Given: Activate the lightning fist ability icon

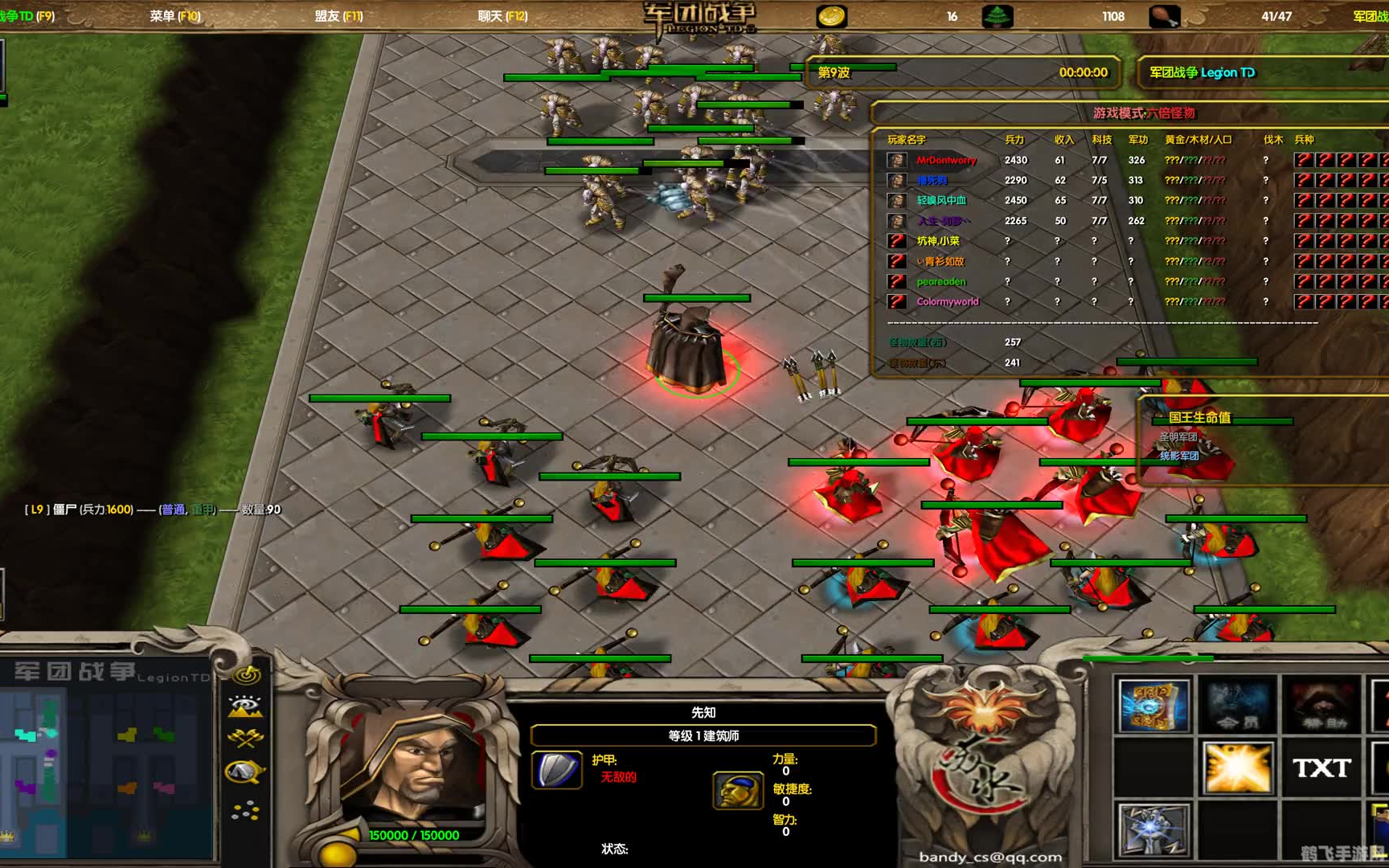Looking at the screenshot, I should coord(1152,830).
